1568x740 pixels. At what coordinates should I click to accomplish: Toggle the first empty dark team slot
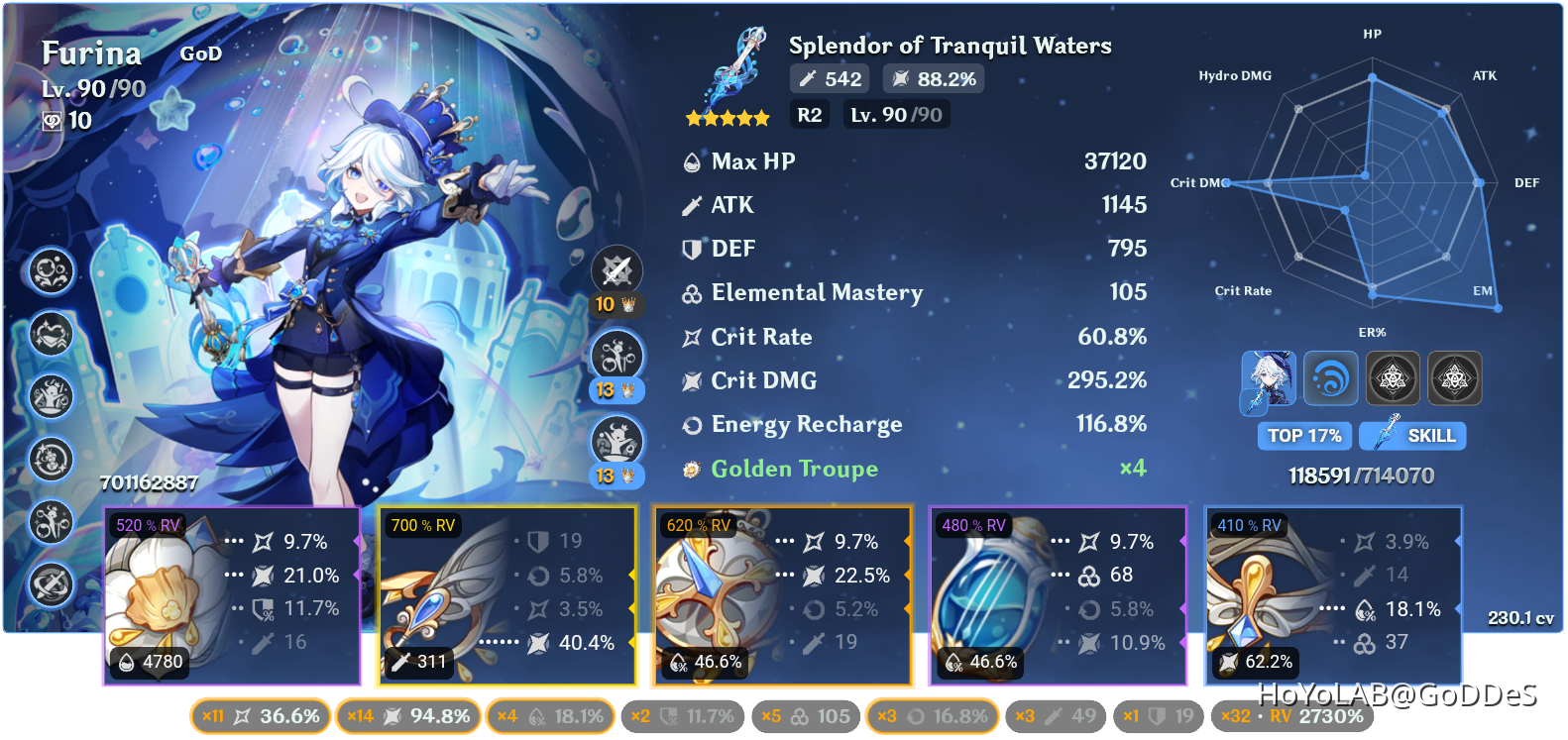(x=1393, y=378)
